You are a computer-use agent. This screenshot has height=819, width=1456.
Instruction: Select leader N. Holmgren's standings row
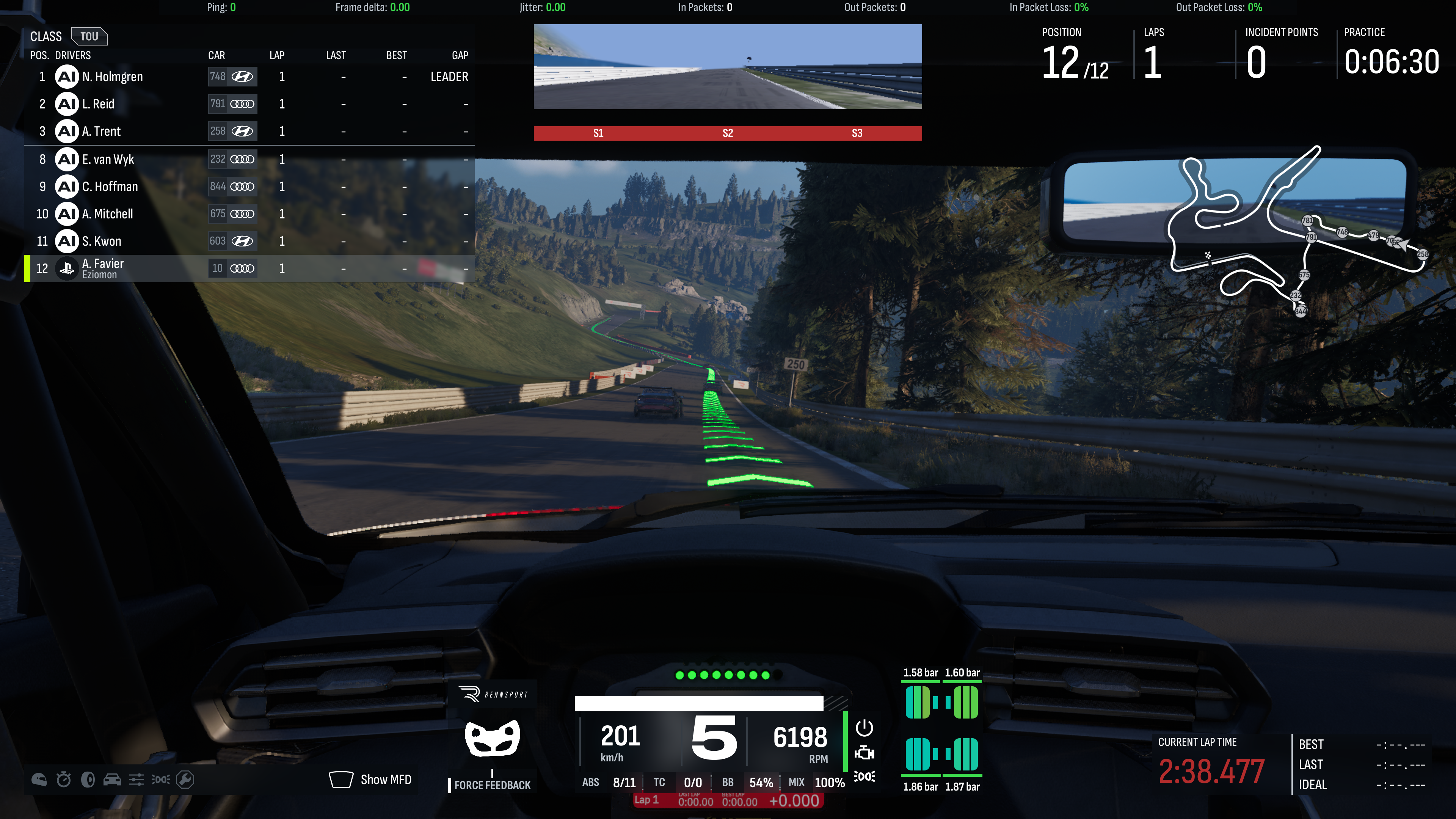click(x=249, y=77)
